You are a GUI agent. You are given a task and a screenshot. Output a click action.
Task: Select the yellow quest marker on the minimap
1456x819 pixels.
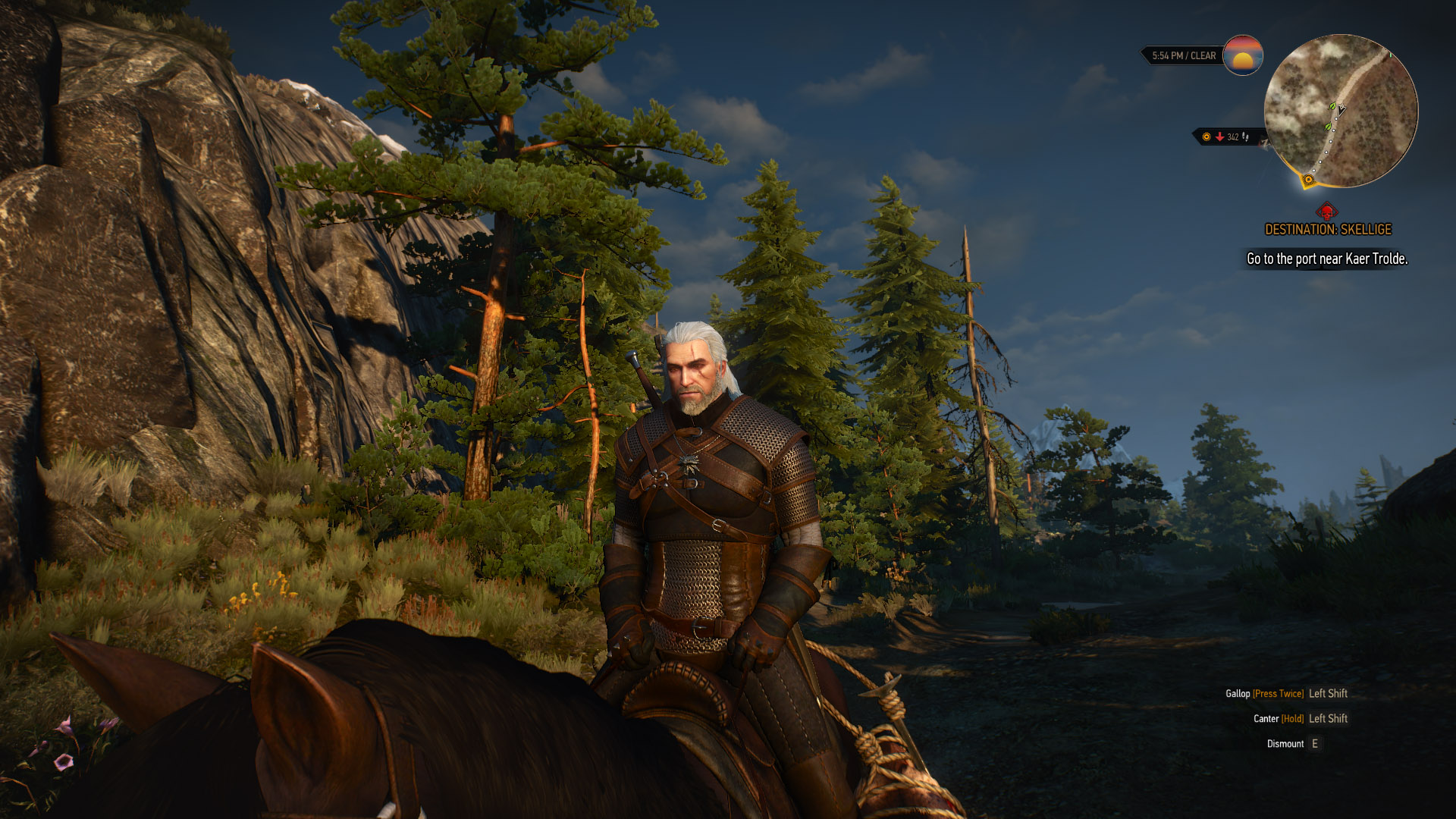coord(1308,180)
